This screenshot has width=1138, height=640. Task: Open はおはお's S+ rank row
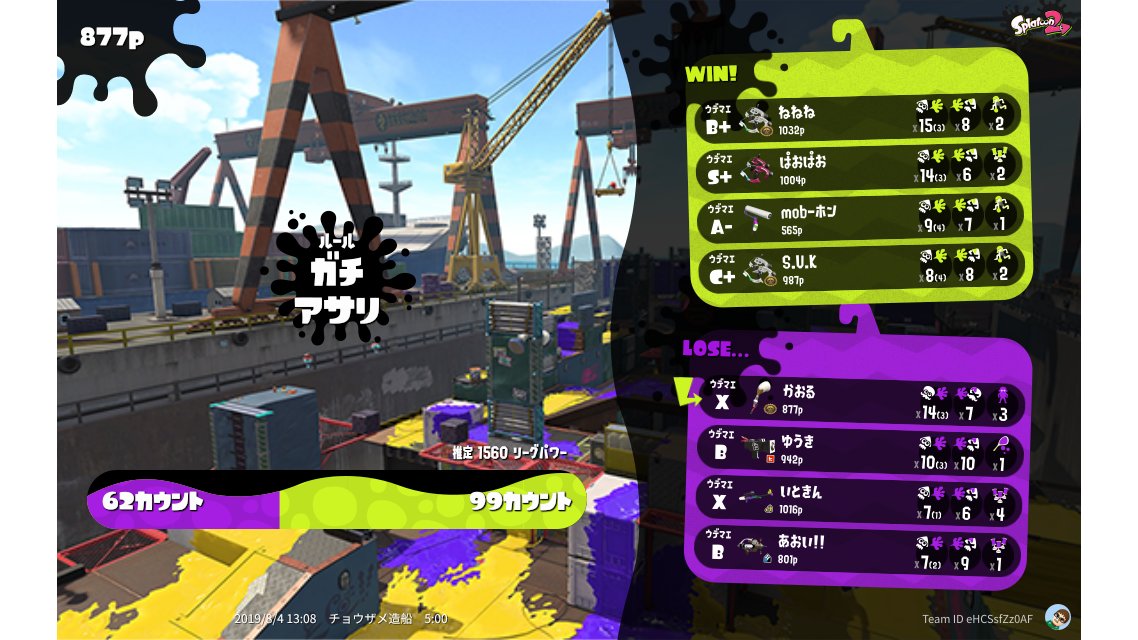pos(860,168)
